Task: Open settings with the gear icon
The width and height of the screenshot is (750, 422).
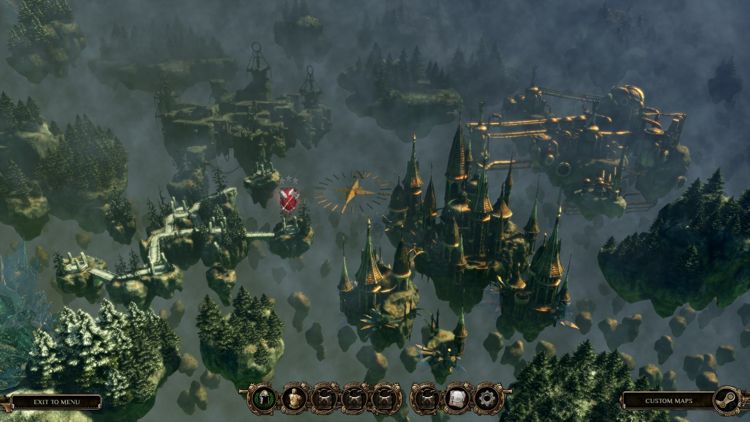Action: click(x=488, y=399)
